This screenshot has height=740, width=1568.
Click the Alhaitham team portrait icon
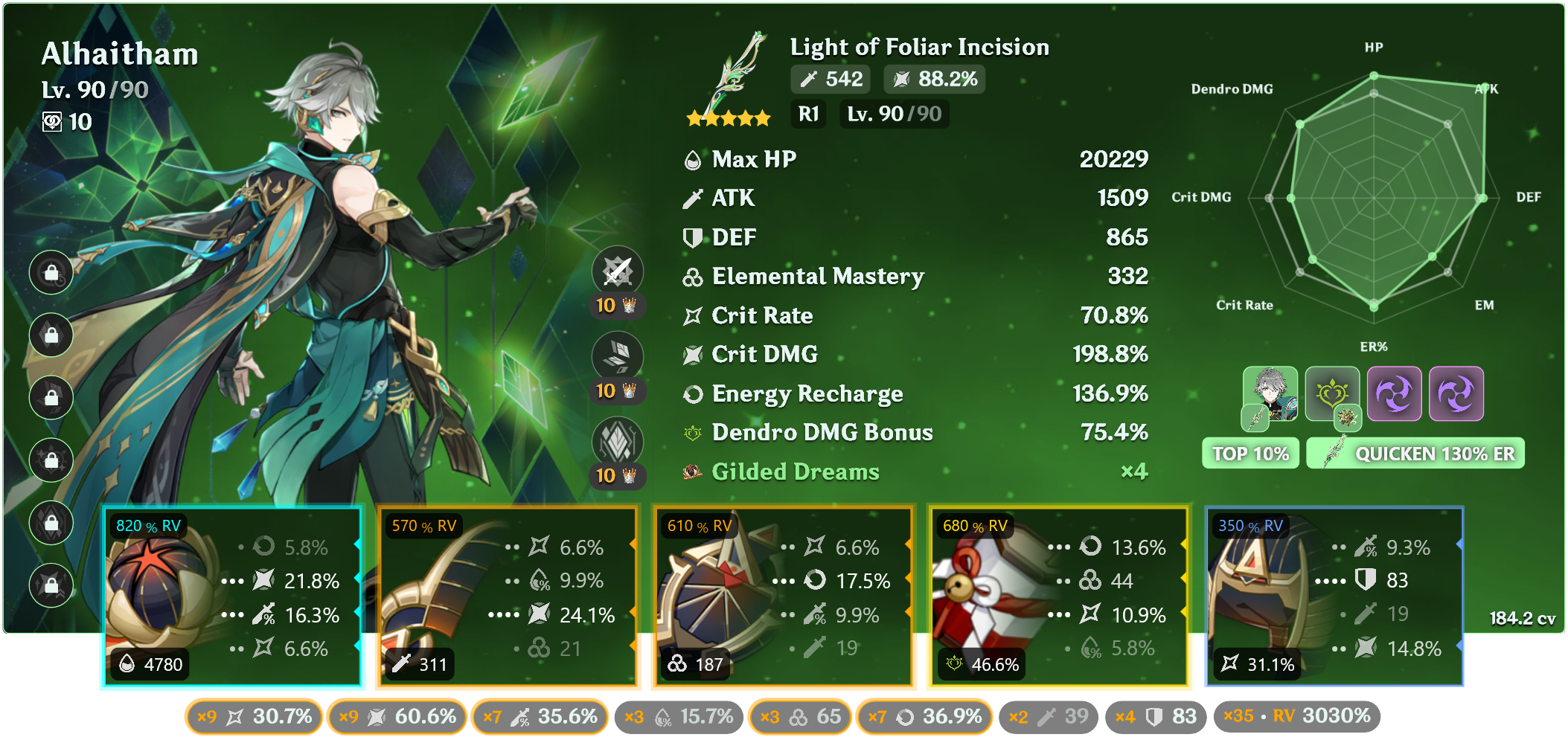tap(1270, 394)
